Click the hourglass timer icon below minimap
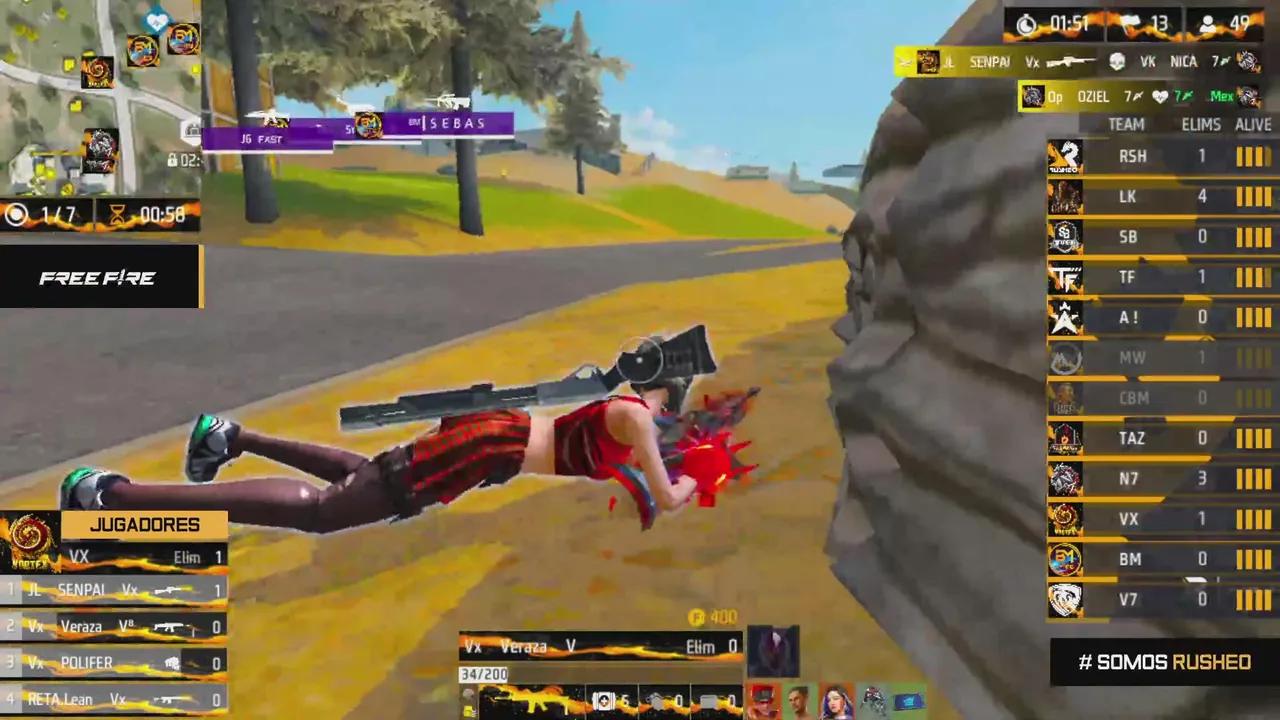Viewport: 1280px width, 720px height. point(120,211)
